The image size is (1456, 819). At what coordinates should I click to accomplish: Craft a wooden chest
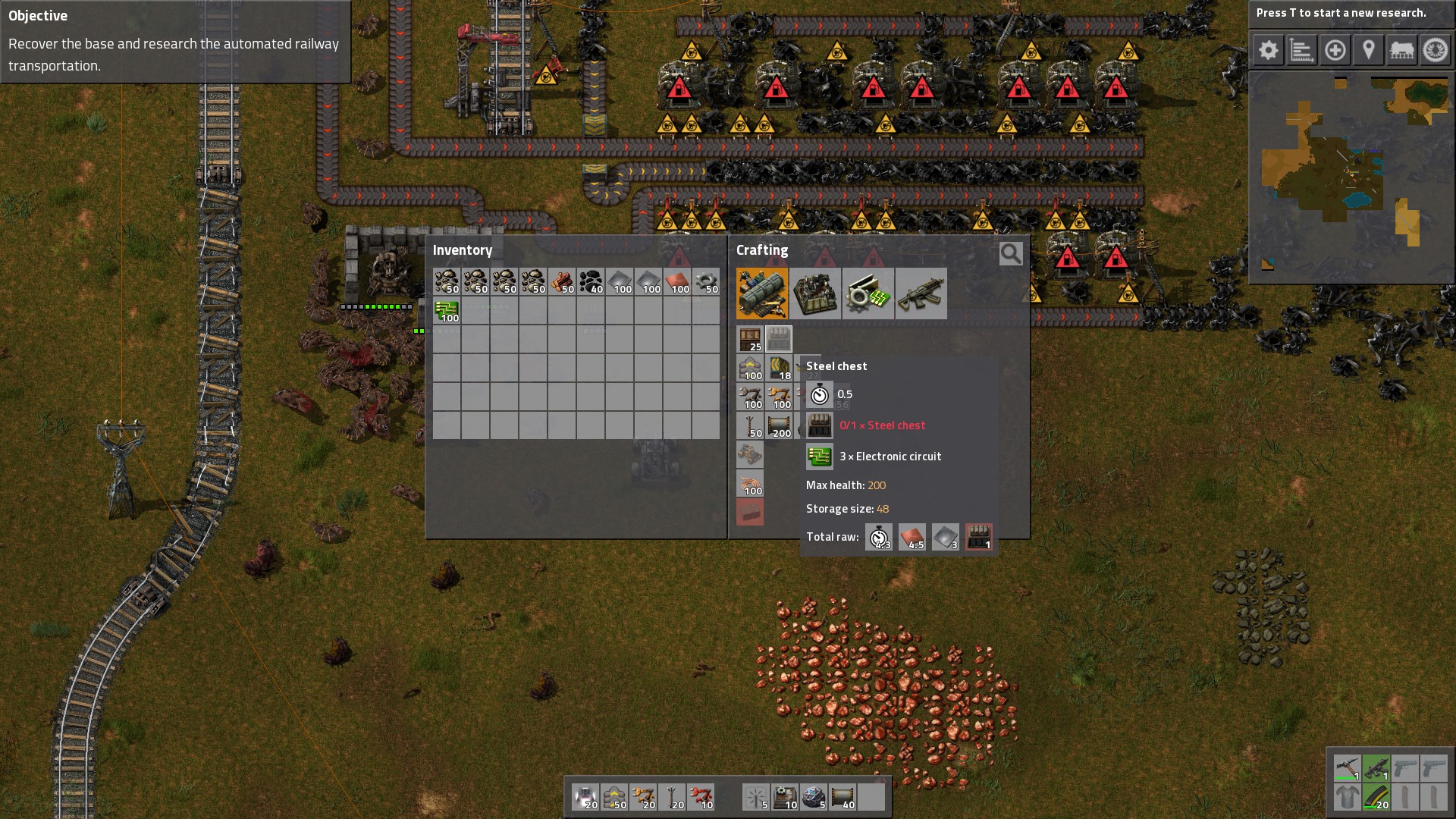pos(750,339)
